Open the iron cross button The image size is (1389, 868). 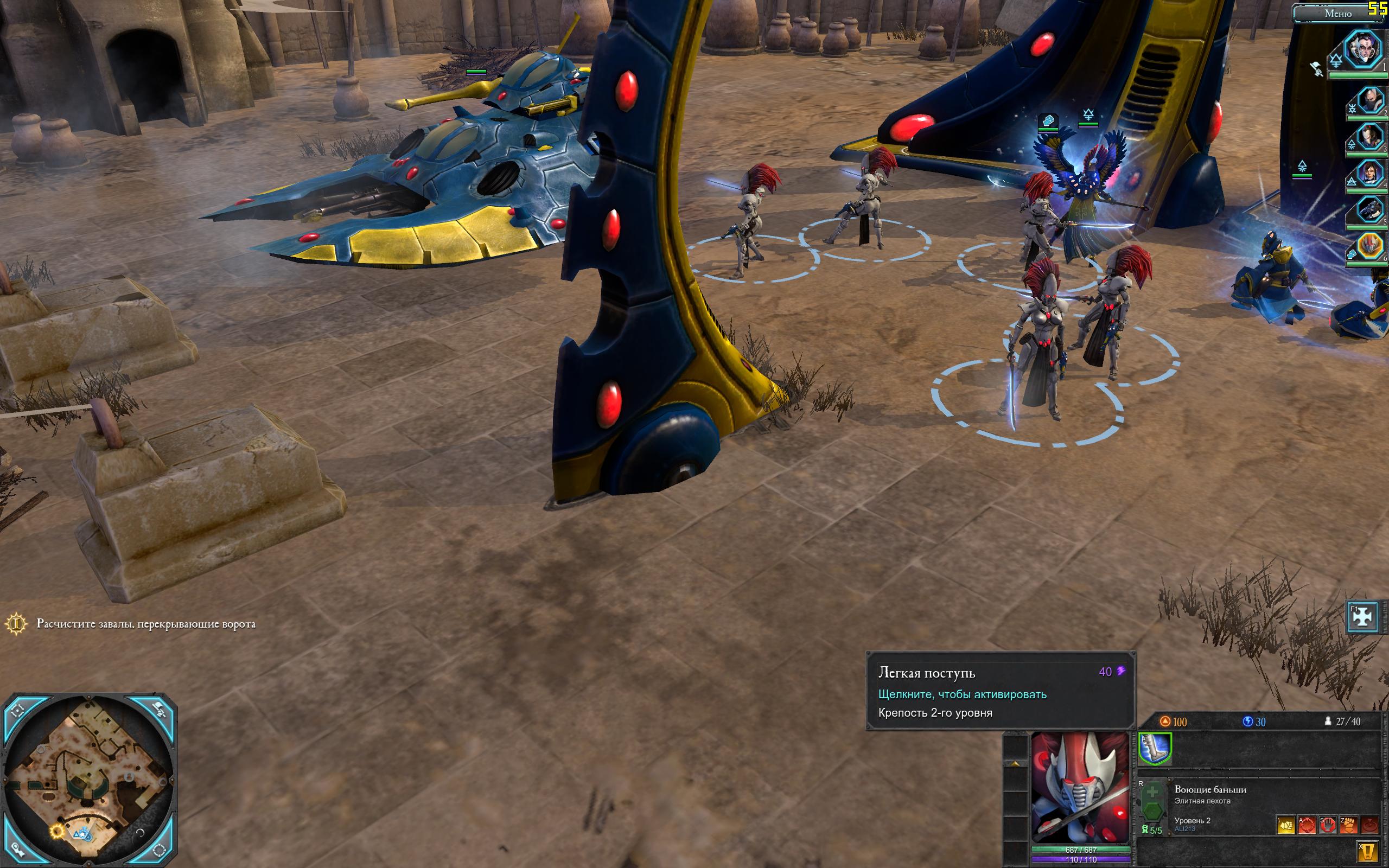click(x=1362, y=617)
